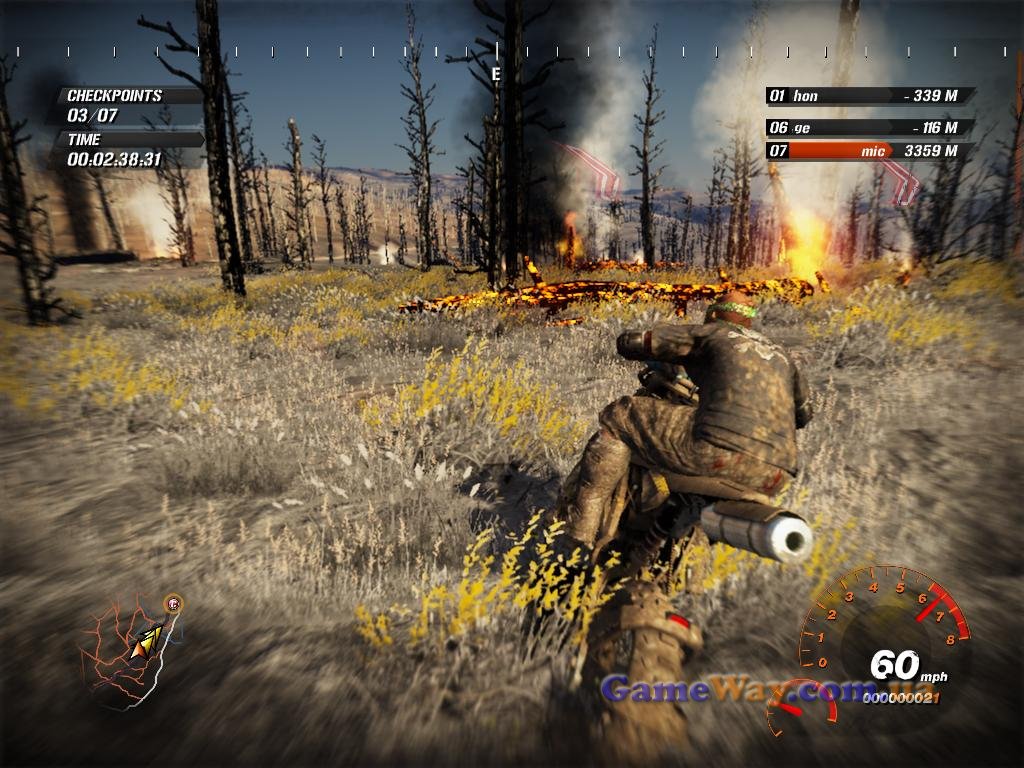Choose the sixth-place racer "ge" row
Image resolution: width=1024 pixels, height=768 pixels.
[x=868, y=128]
